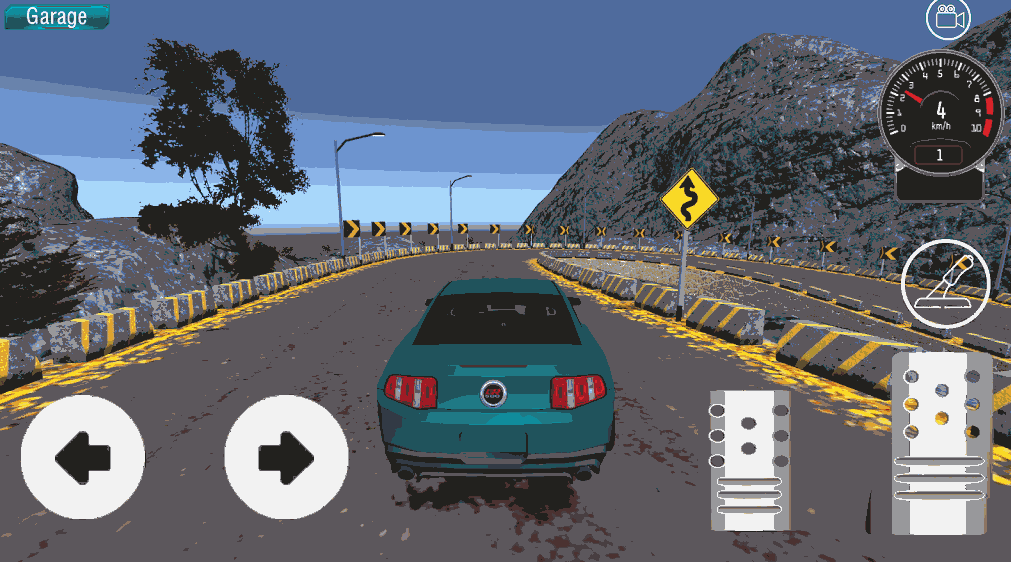
Task: Open the Garage menu
Action: coord(56,16)
